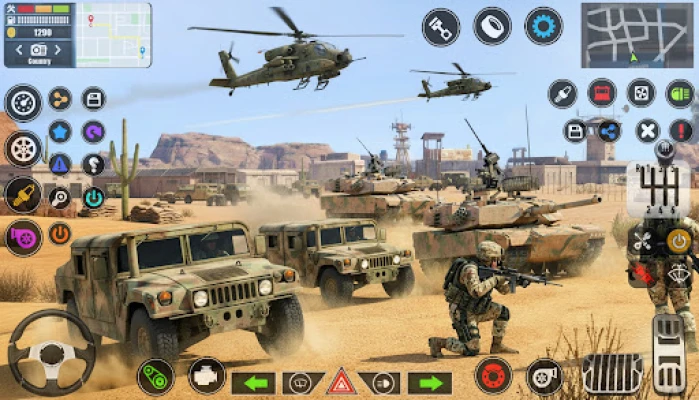The image size is (699, 400).
Task: Toggle the green headlight button
Action: point(680,93)
